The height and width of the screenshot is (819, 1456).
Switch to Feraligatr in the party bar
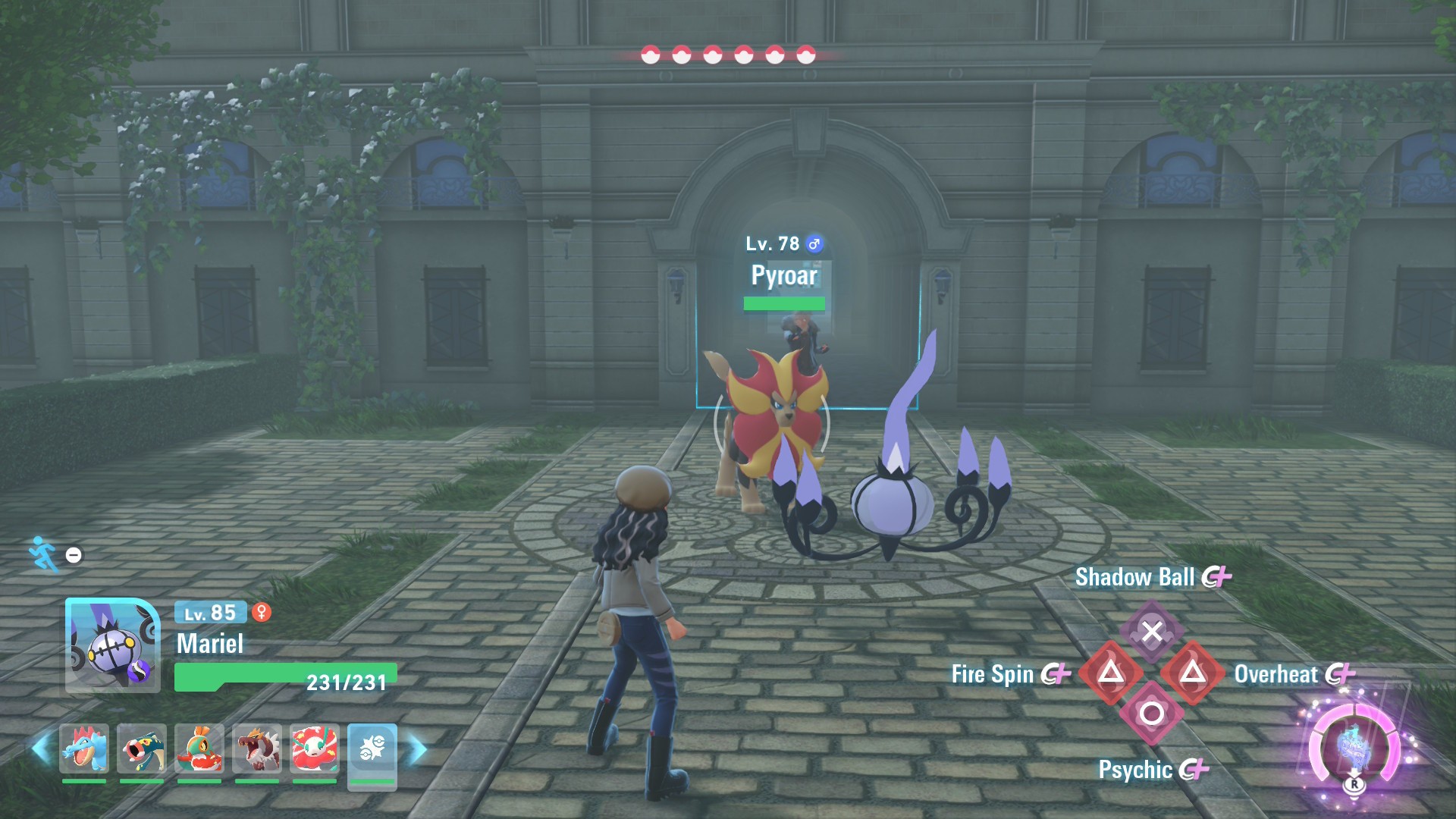click(84, 748)
